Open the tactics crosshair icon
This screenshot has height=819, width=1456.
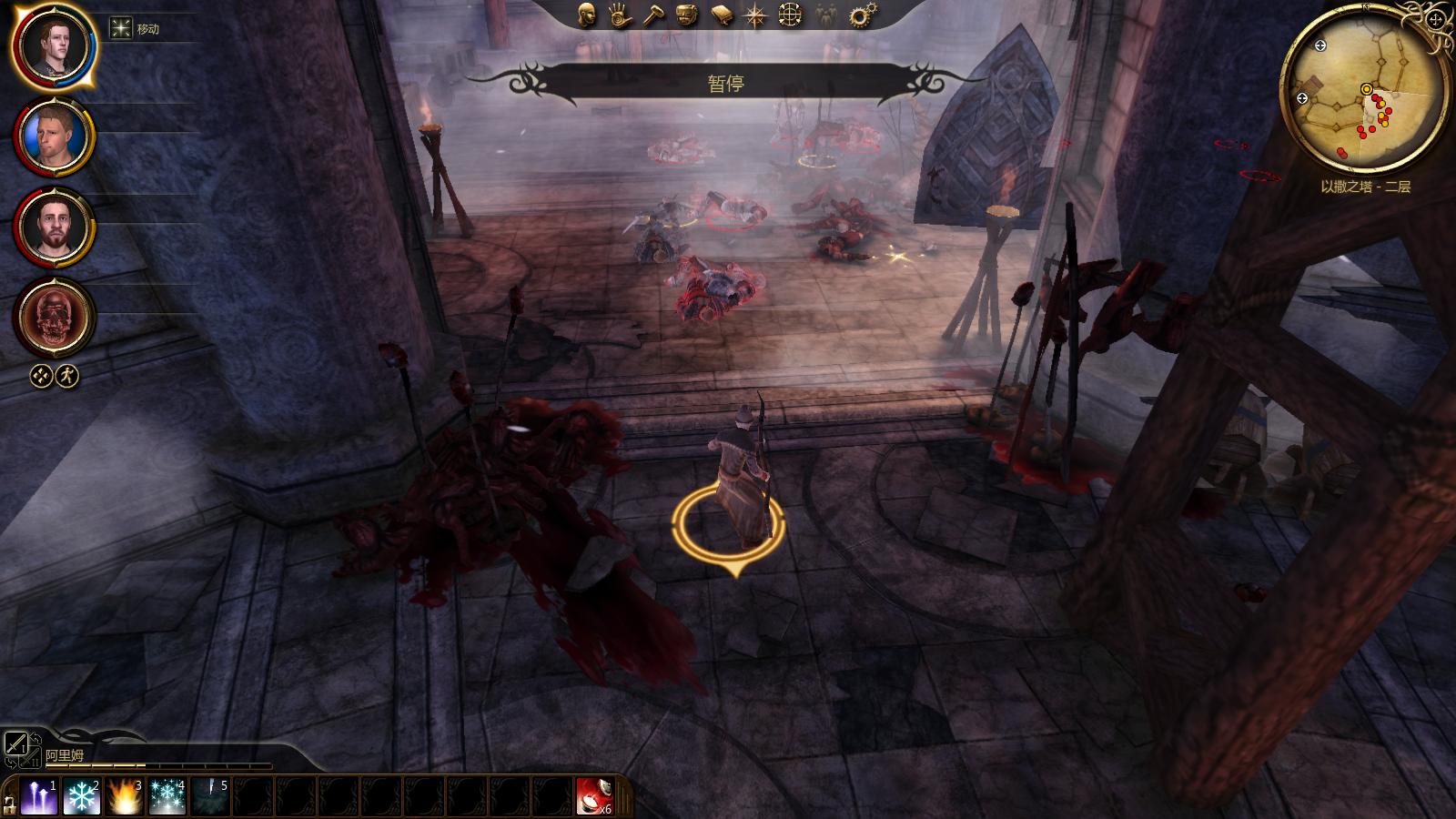tap(790, 15)
